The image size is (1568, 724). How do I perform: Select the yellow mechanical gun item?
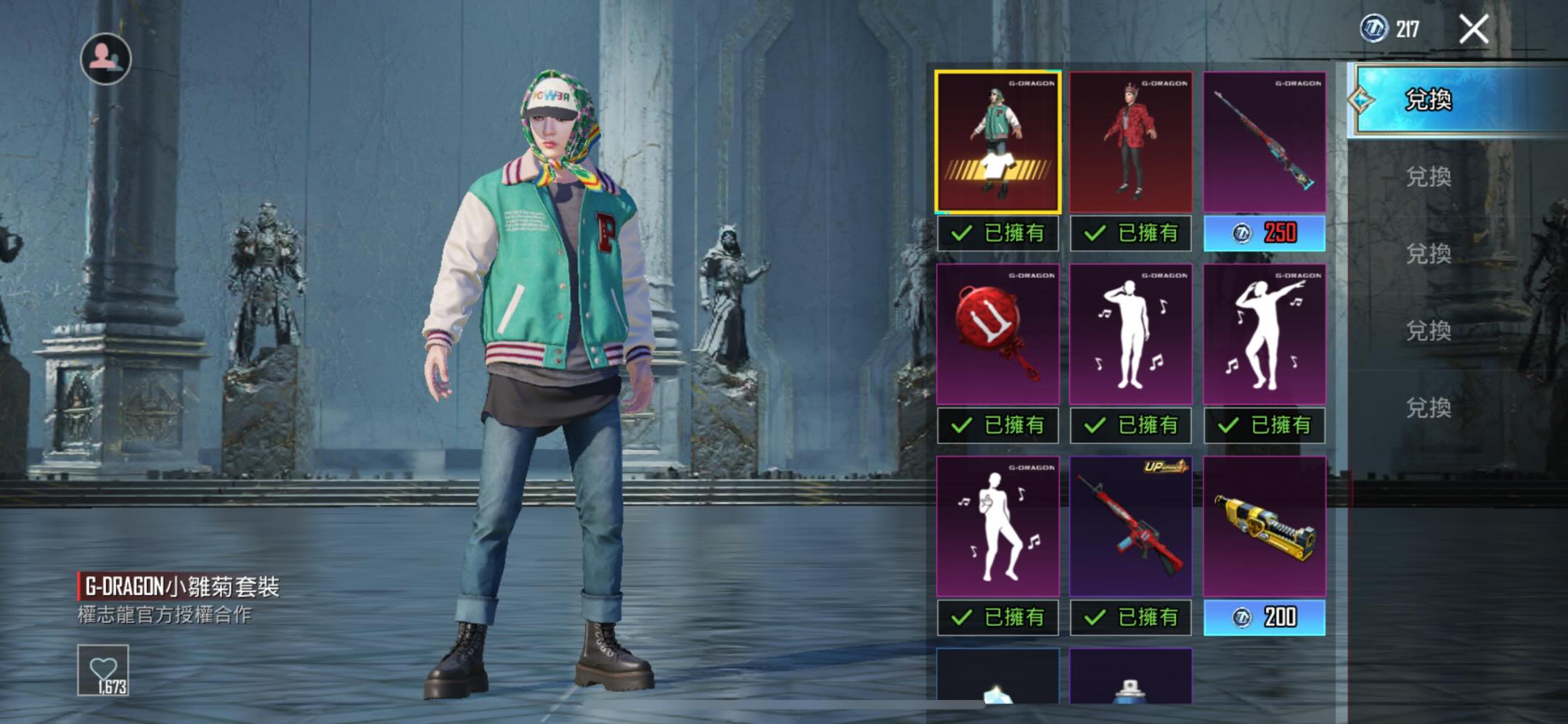coord(1265,527)
